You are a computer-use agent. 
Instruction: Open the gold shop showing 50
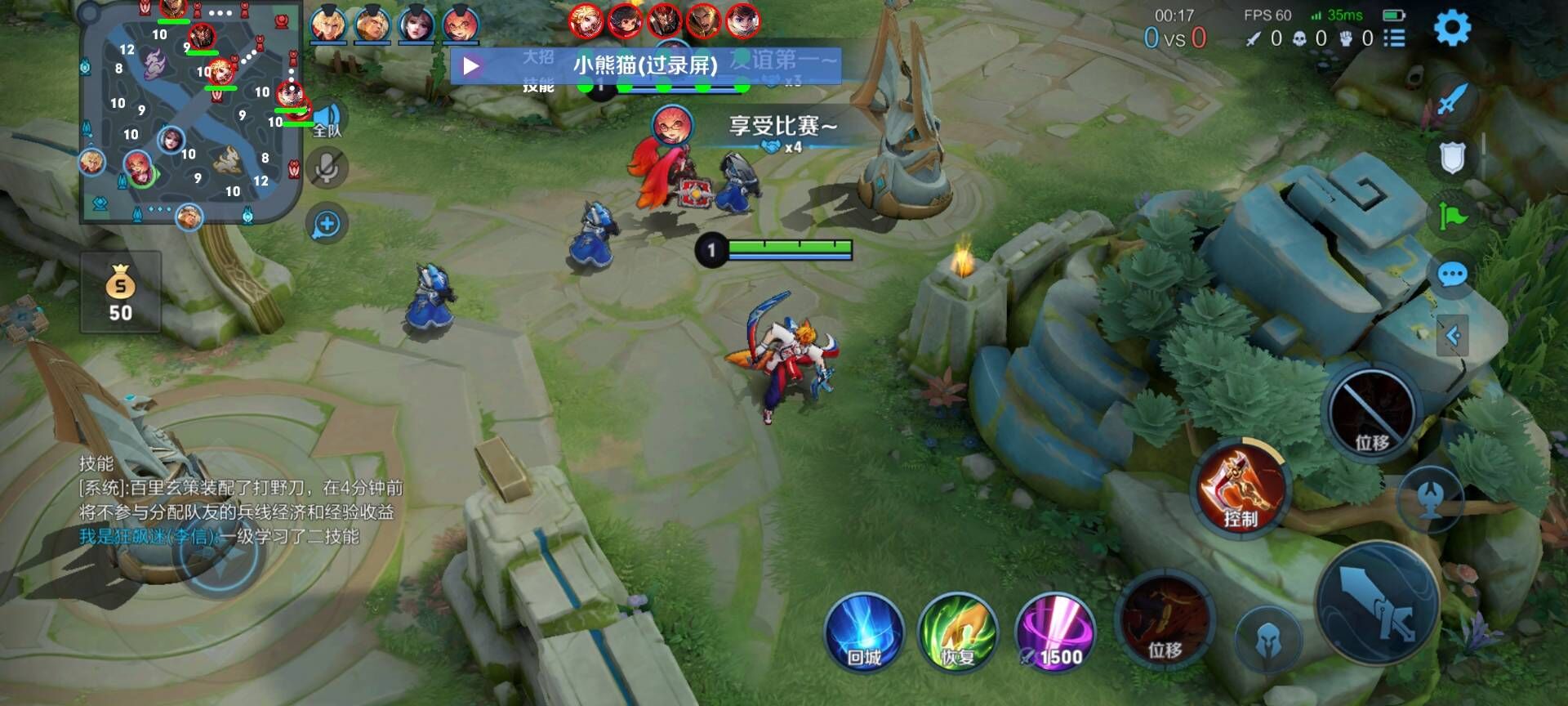point(121,293)
